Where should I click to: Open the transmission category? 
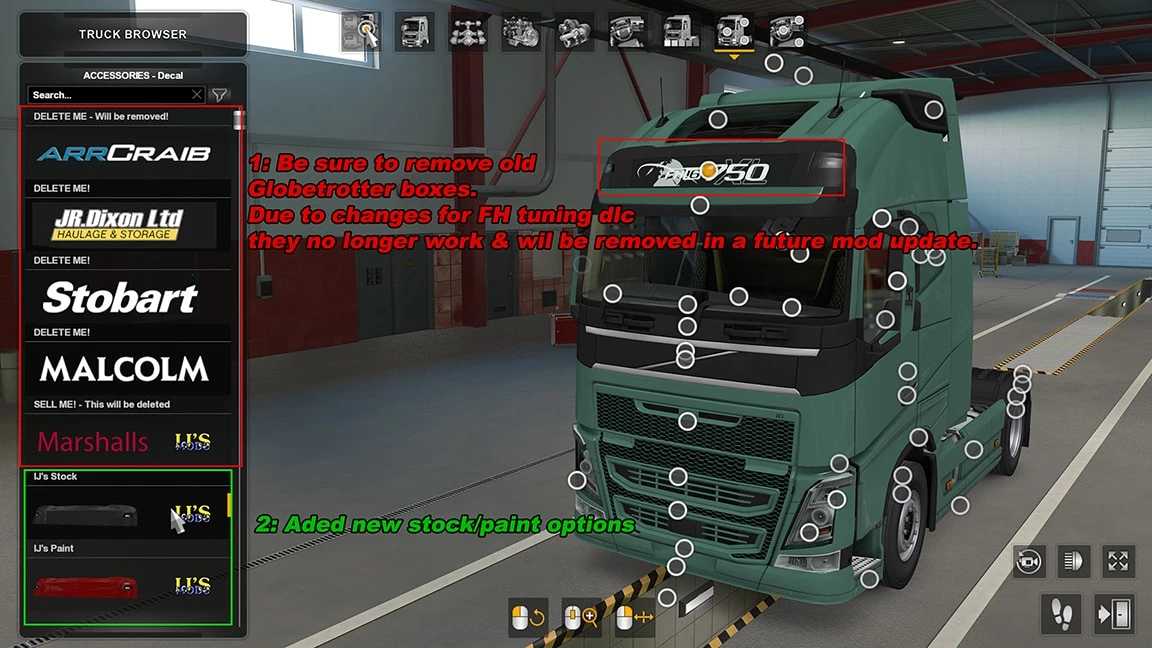(575, 32)
